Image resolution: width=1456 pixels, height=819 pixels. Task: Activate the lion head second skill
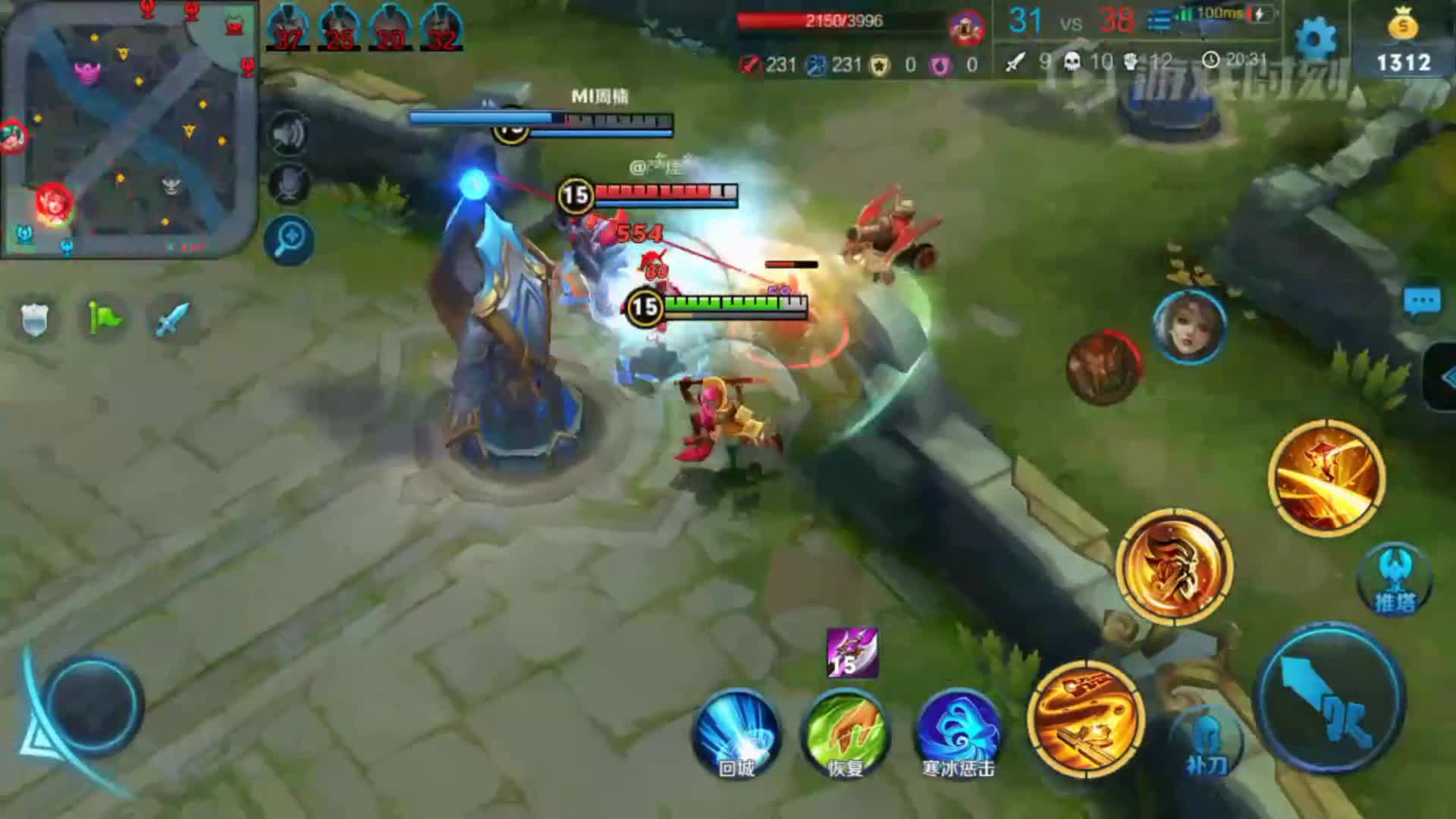click(x=1174, y=567)
